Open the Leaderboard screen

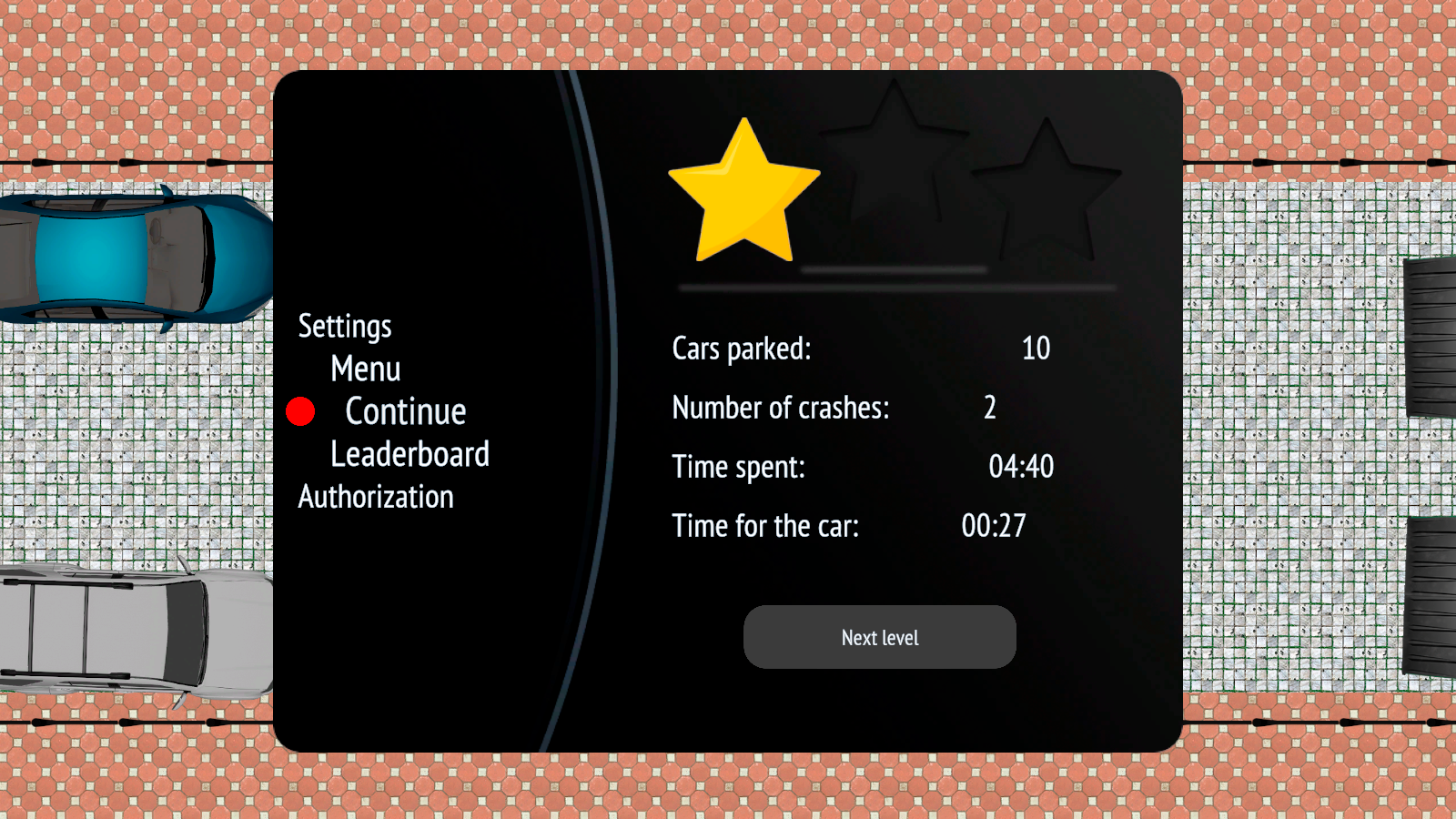pos(409,454)
